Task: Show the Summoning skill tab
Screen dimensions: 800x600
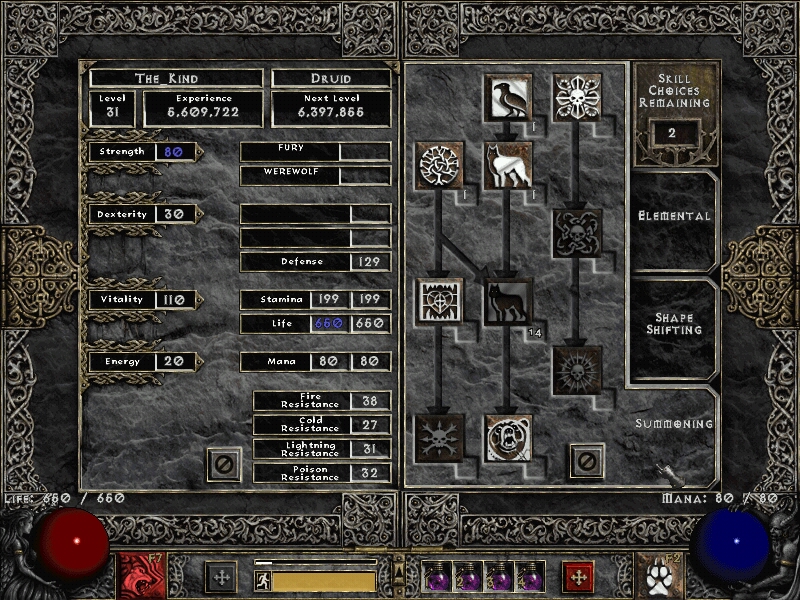Action: click(675, 424)
